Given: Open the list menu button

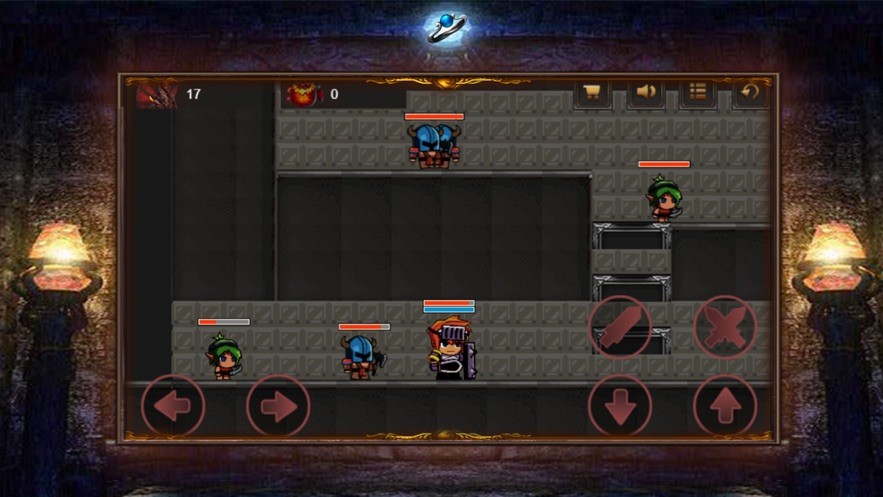Looking at the screenshot, I should 698,93.
